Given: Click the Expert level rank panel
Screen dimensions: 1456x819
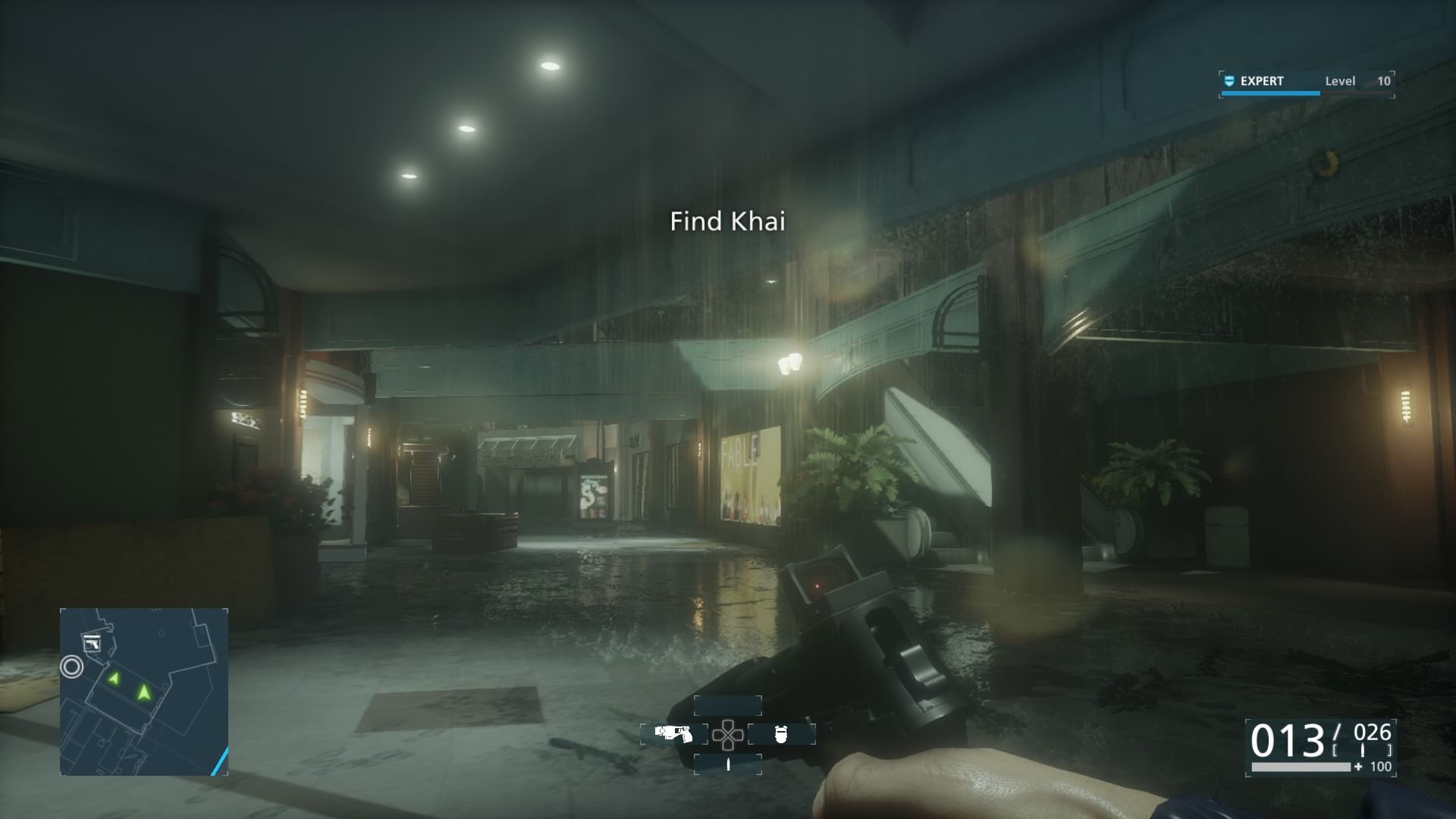Looking at the screenshot, I should click(x=1307, y=82).
